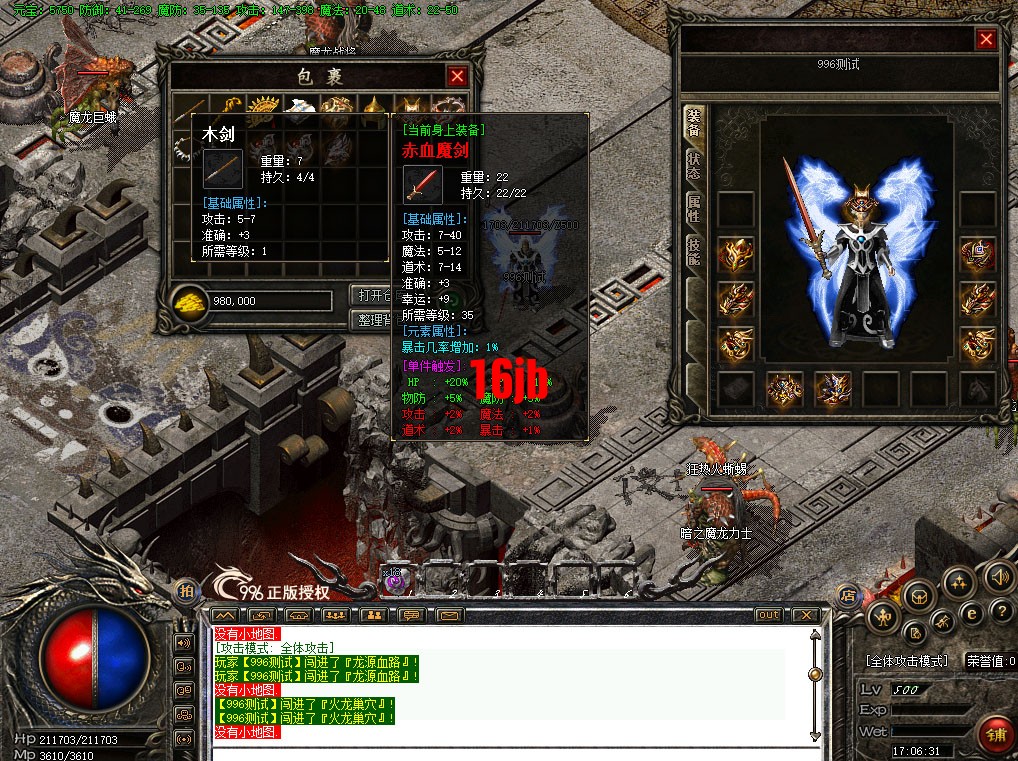The width and height of the screenshot is (1018, 761).
Task: Open the 属性 attributes tab
Action: pos(693,208)
